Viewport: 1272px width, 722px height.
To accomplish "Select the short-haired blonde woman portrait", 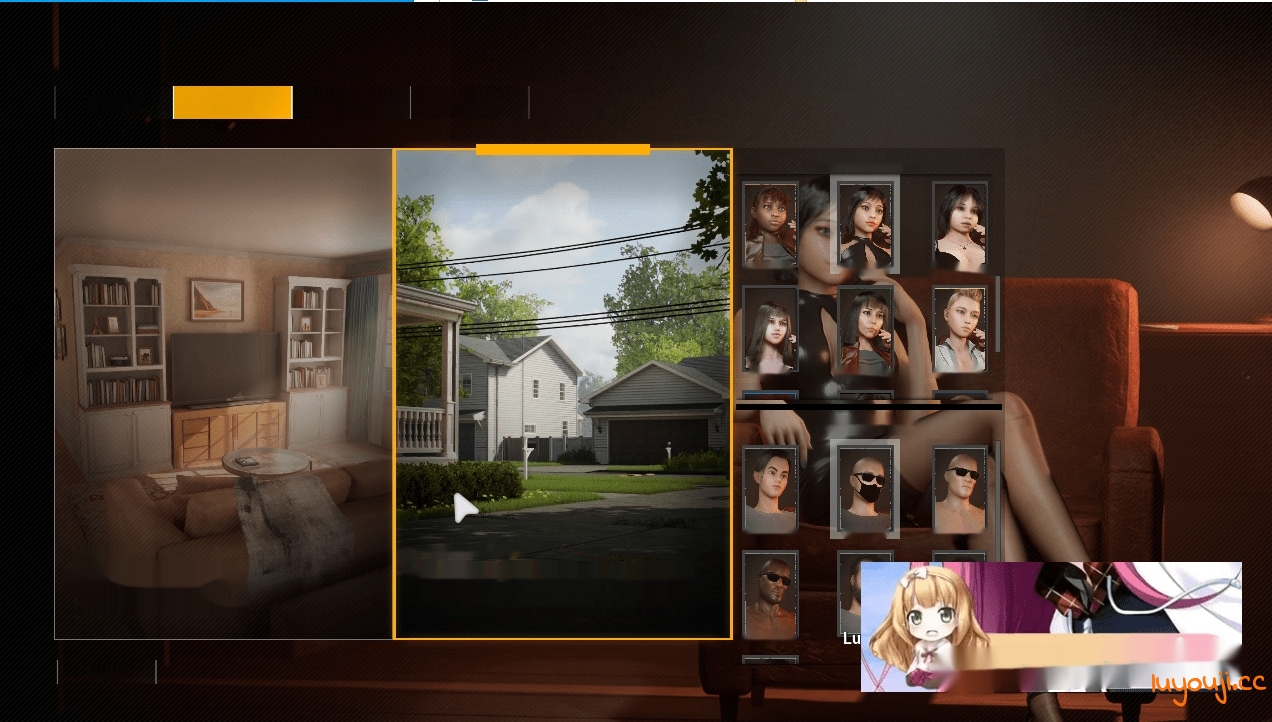I will (x=960, y=329).
